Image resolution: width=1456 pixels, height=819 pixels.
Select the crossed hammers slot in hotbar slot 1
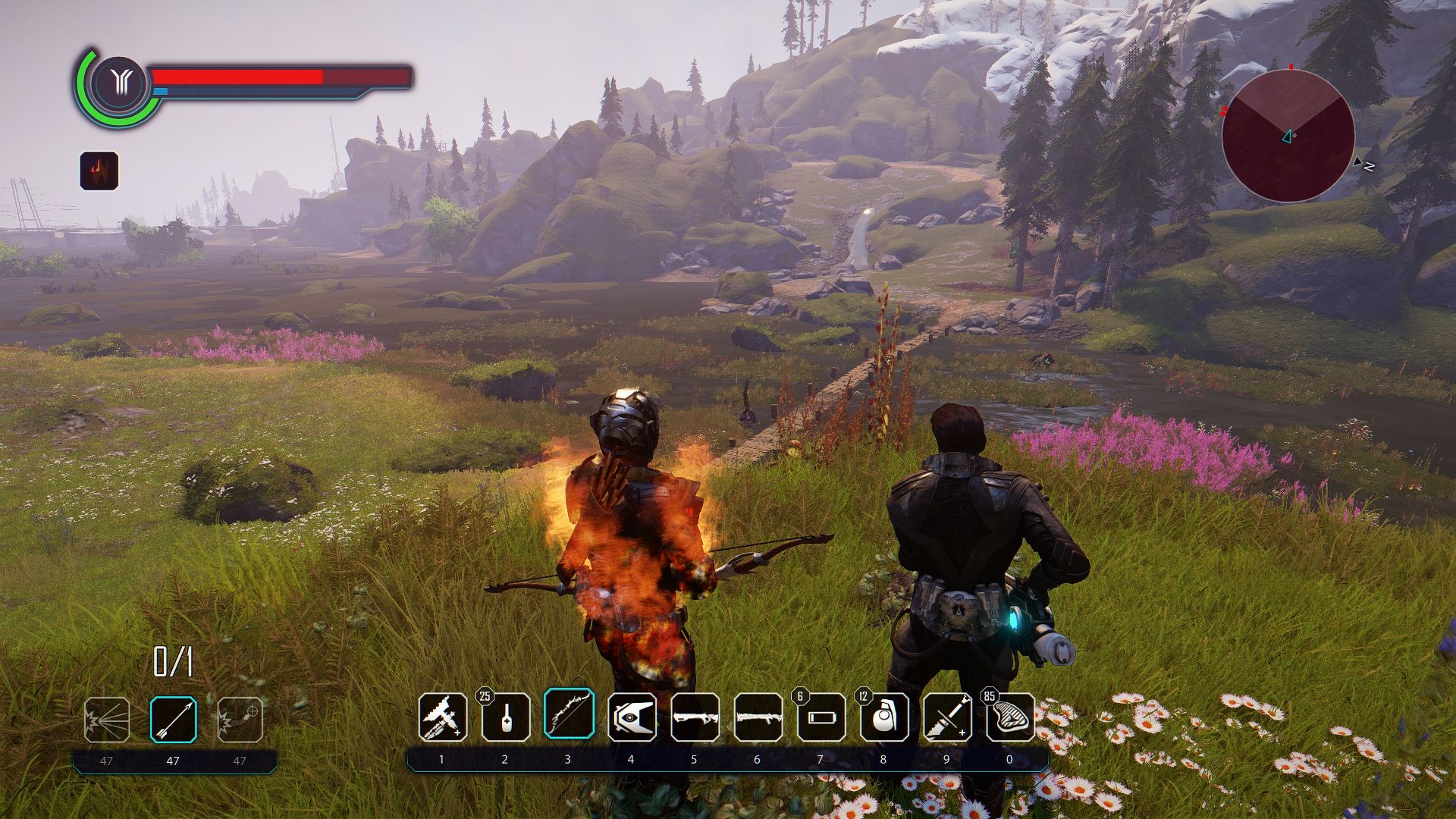click(x=443, y=717)
